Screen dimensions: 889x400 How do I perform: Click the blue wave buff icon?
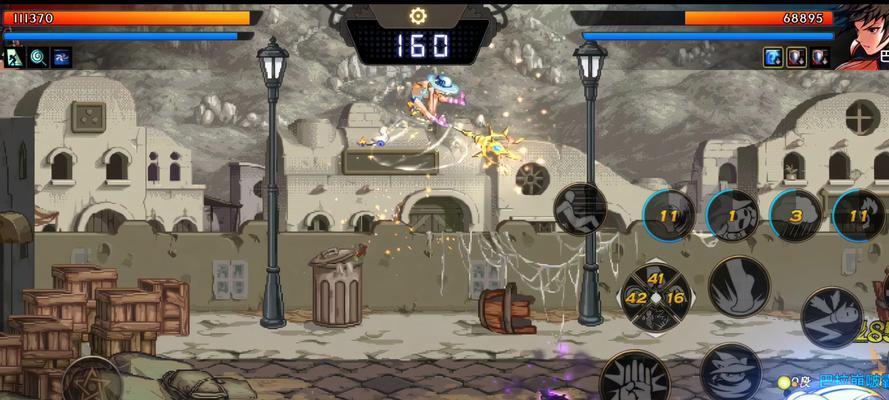pyautogui.click(x=62, y=57)
